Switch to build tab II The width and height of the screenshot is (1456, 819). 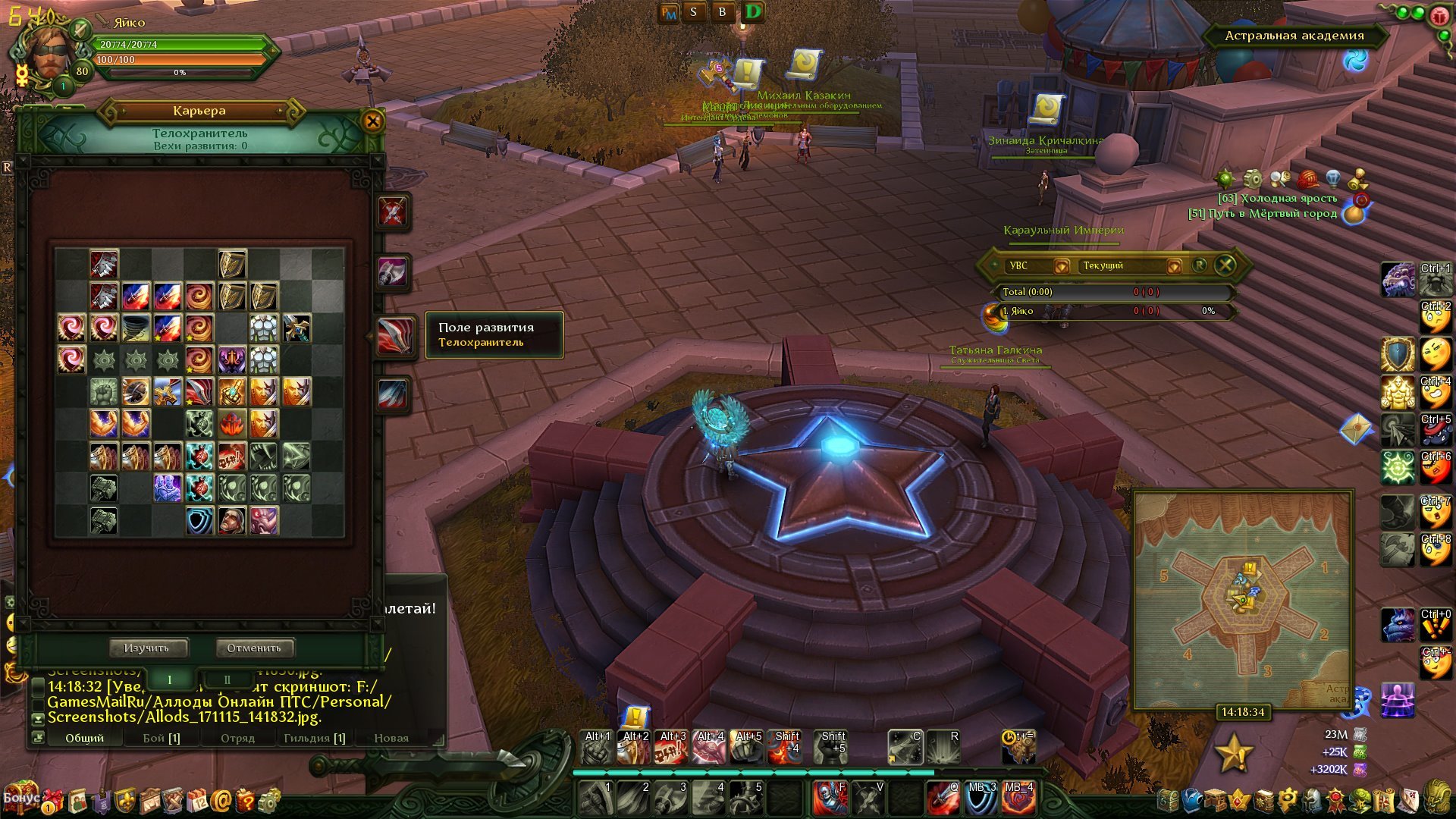point(226,679)
